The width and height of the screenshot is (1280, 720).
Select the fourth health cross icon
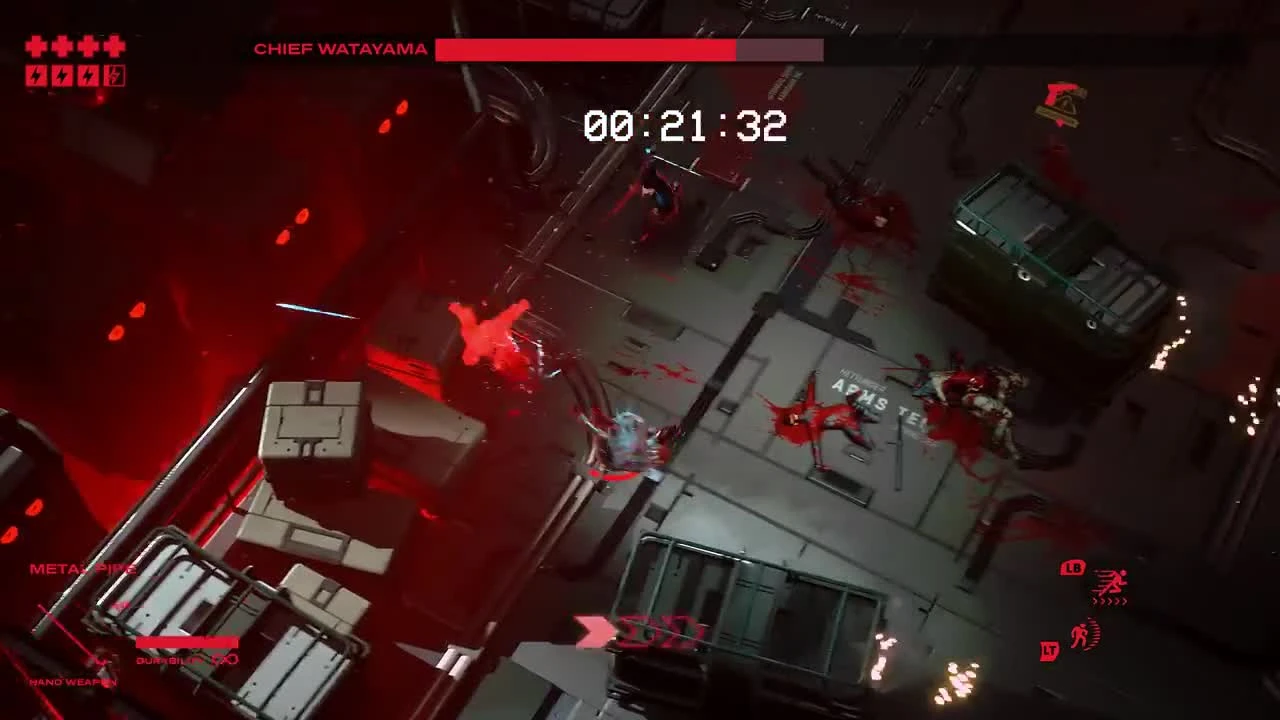pyautogui.click(x=114, y=46)
